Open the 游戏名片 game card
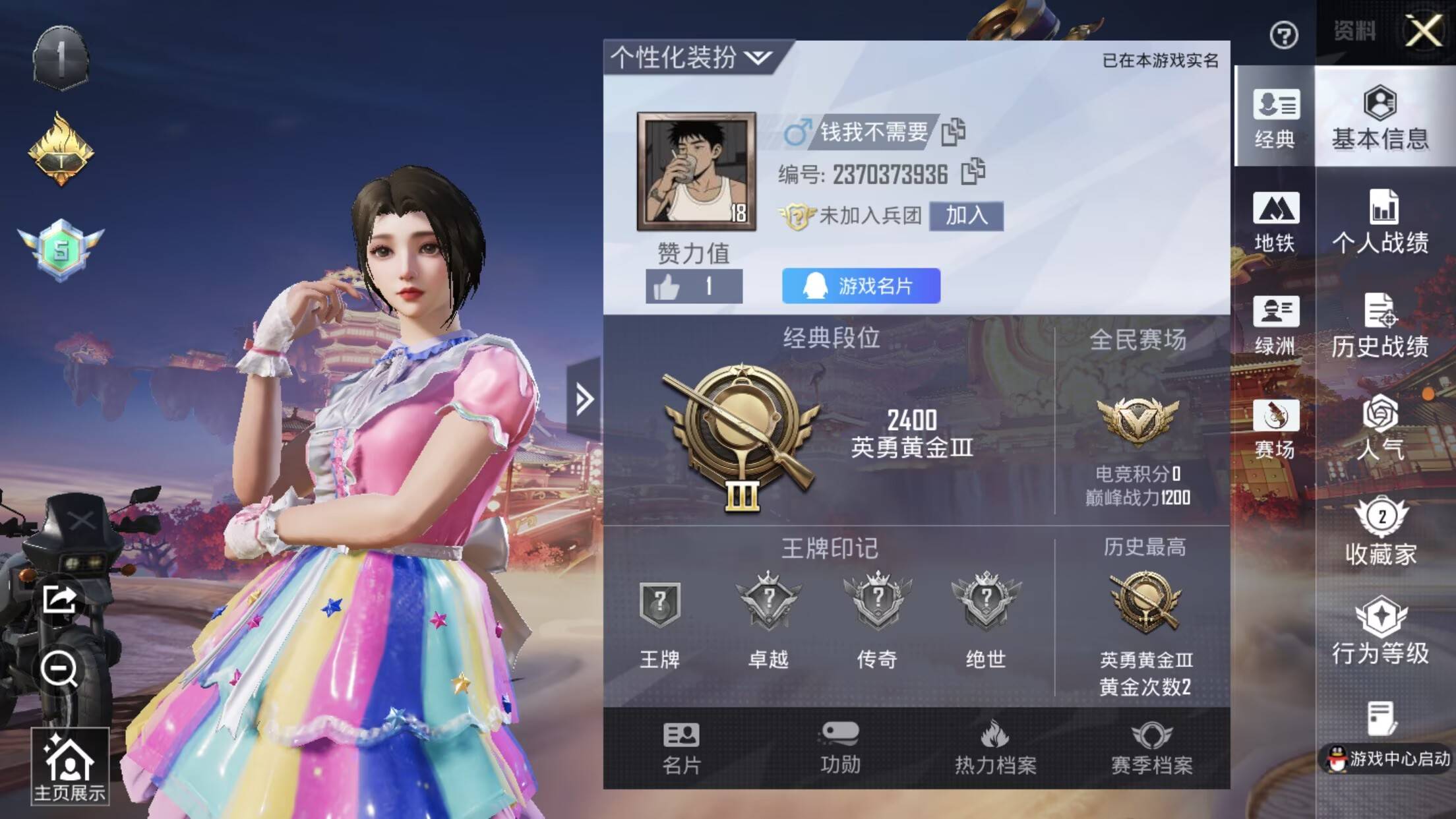 click(861, 286)
